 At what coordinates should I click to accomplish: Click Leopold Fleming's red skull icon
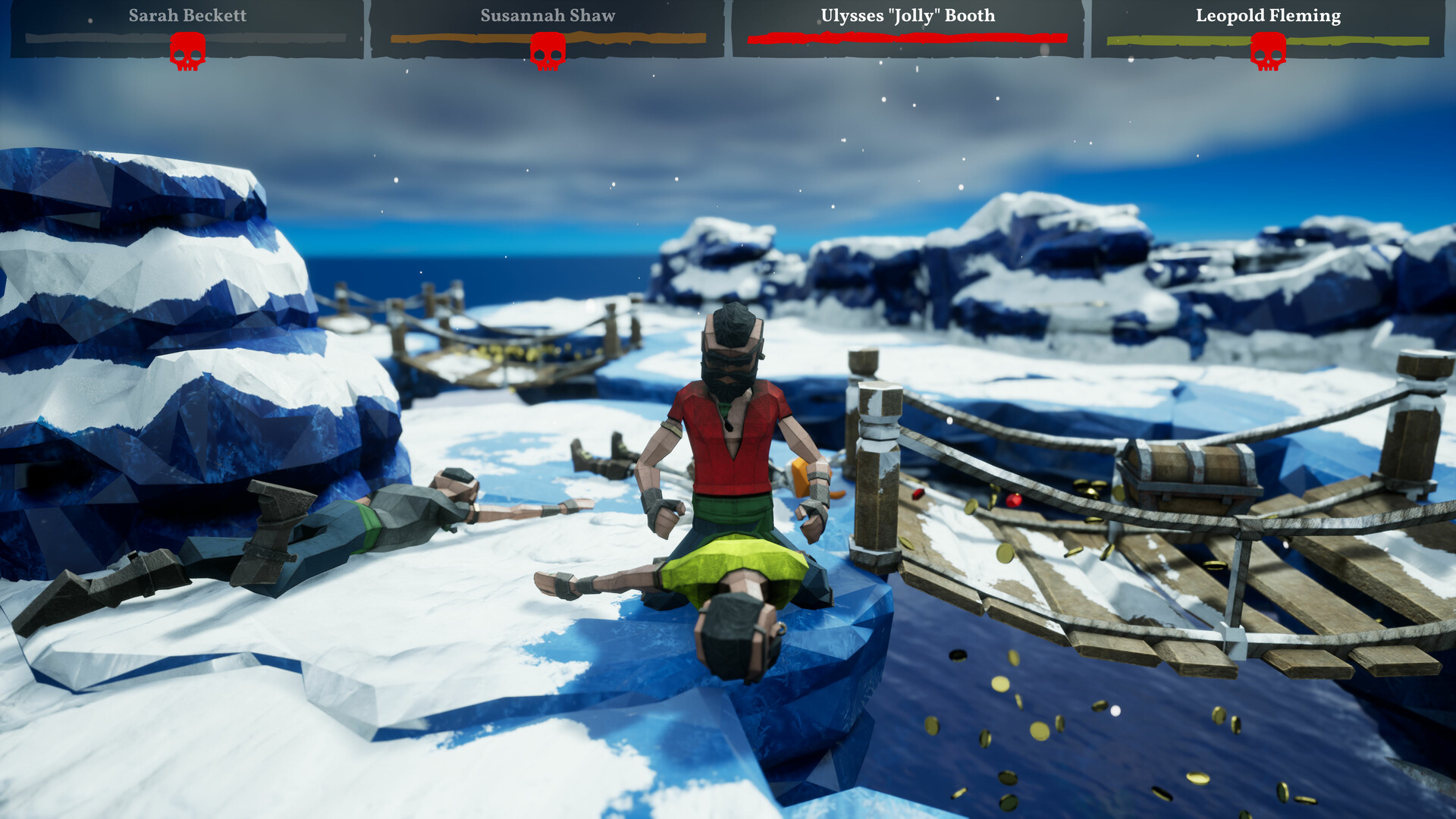pyautogui.click(x=1268, y=53)
